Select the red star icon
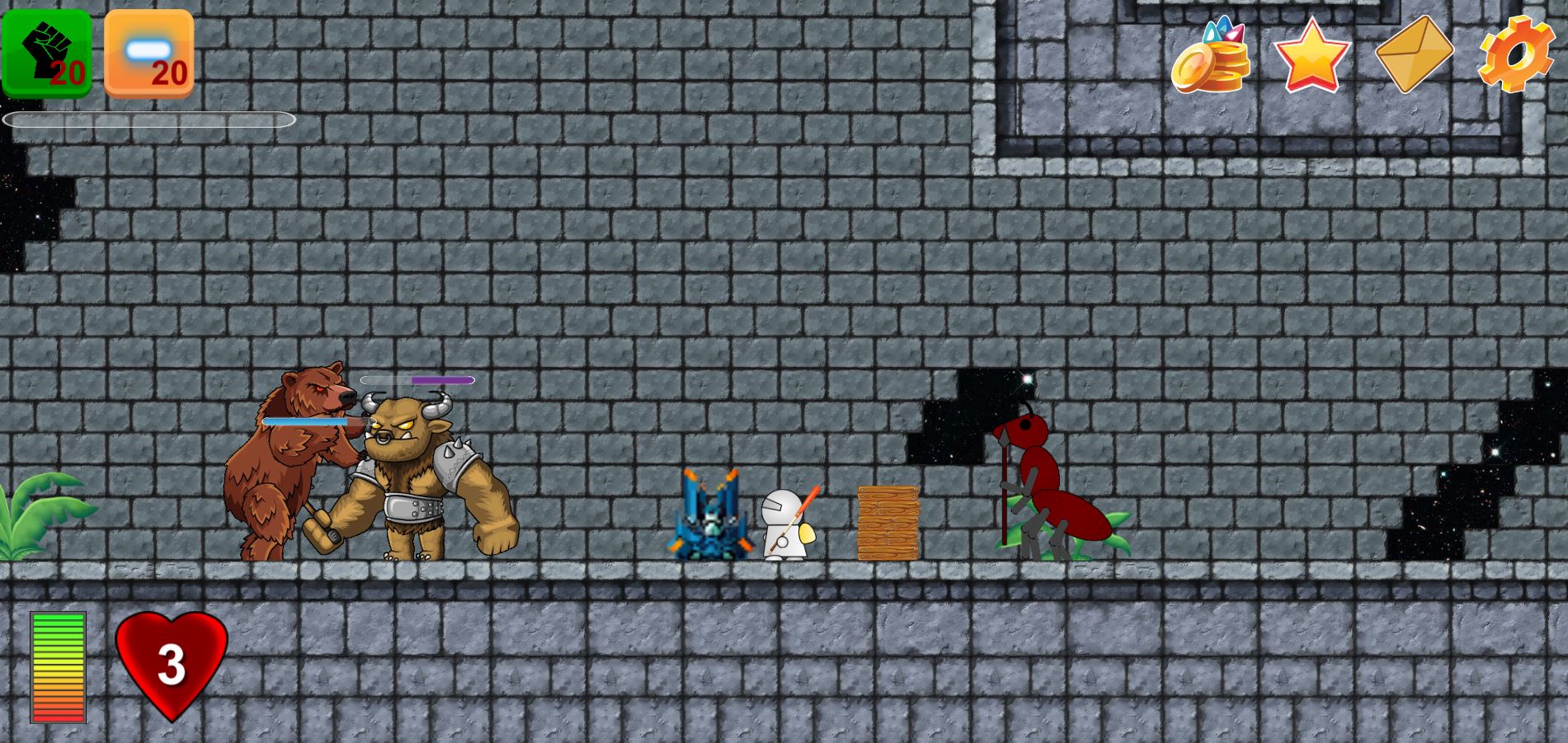This screenshot has height=743, width=1568. (1311, 55)
